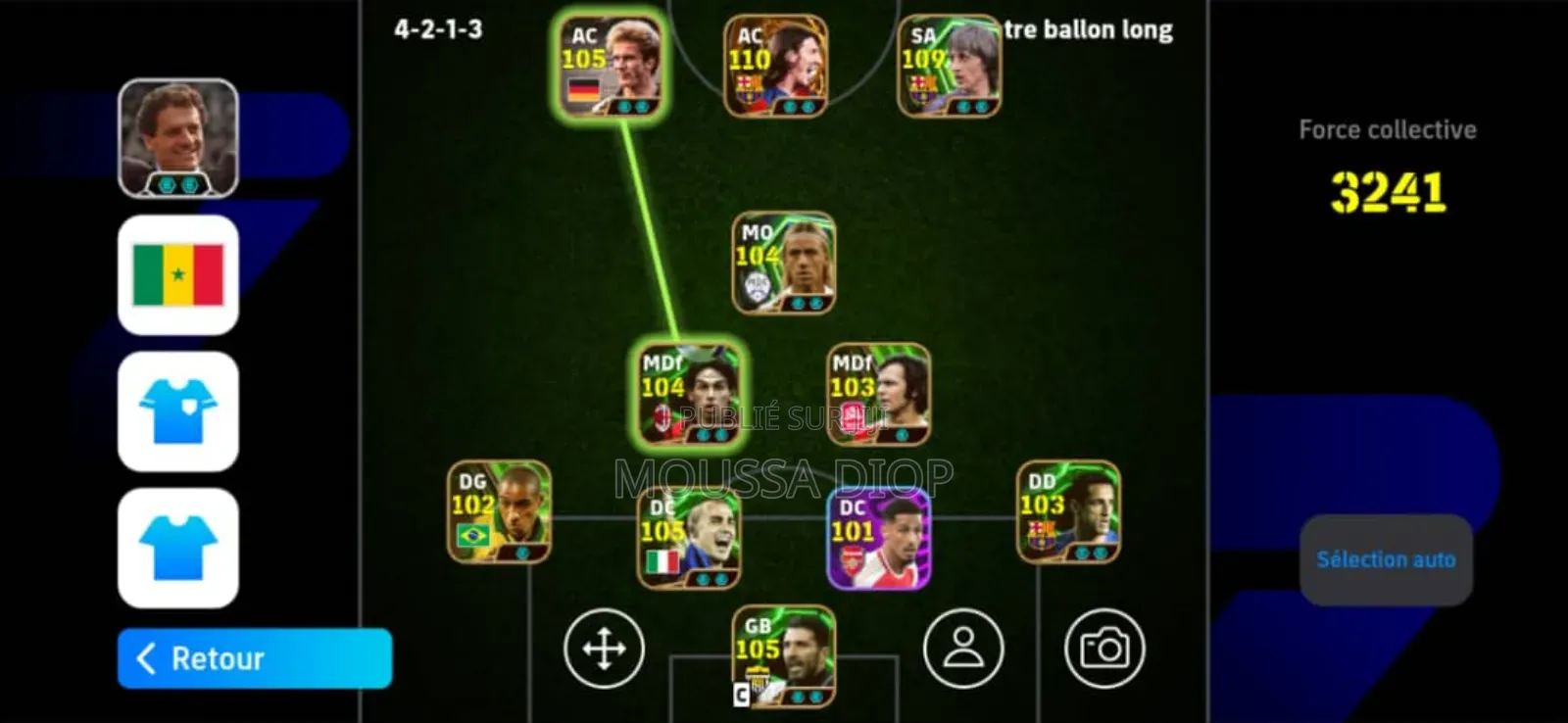Viewport: 1568px width, 723px height.
Task: Choose the upper jersey icon with badge
Action: point(176,412)
